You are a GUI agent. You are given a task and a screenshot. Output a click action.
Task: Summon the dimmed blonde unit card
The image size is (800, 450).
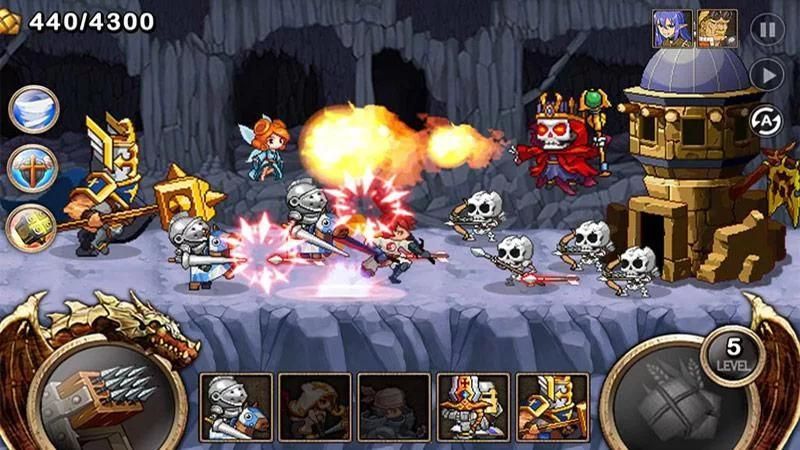[315, 407]
